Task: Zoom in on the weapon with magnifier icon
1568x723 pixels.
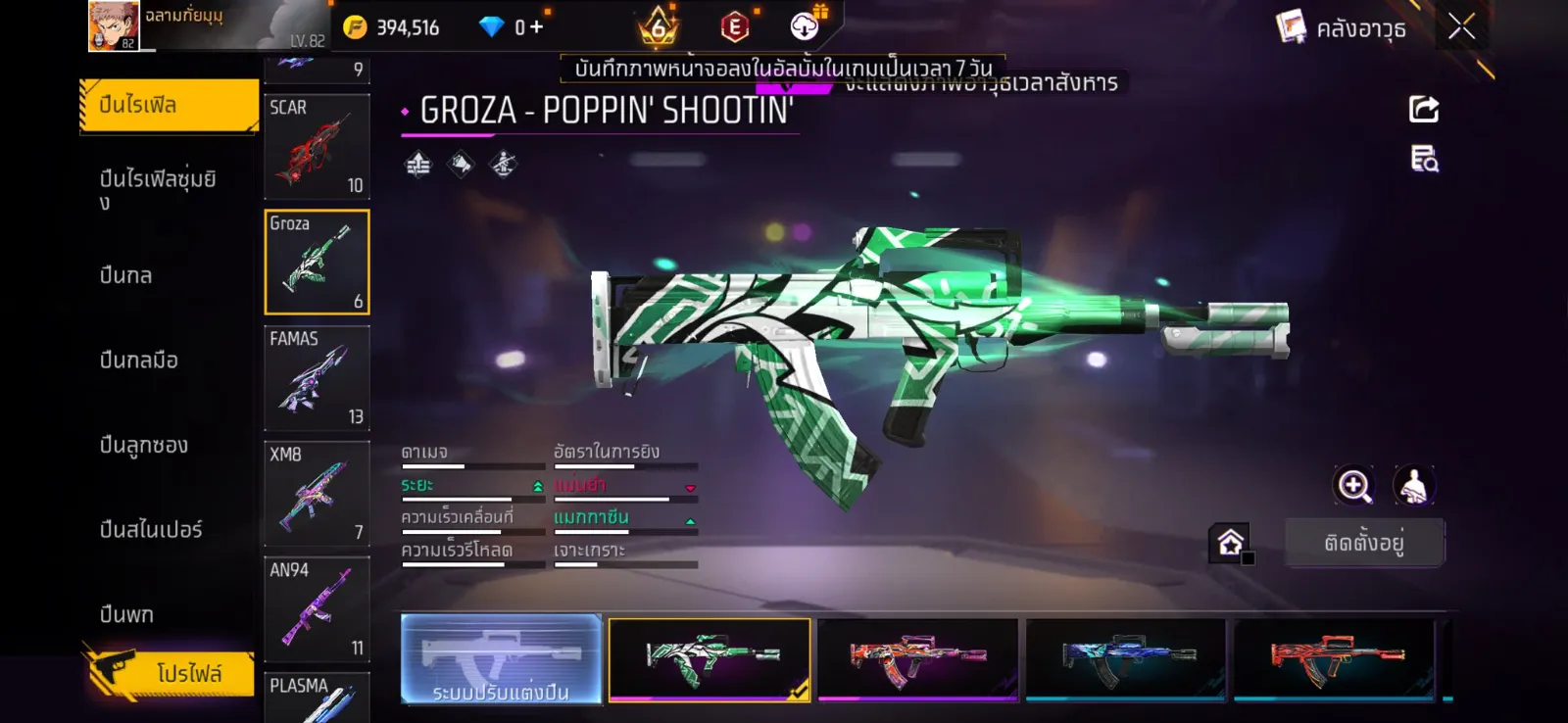Action: click(1354, 485)
